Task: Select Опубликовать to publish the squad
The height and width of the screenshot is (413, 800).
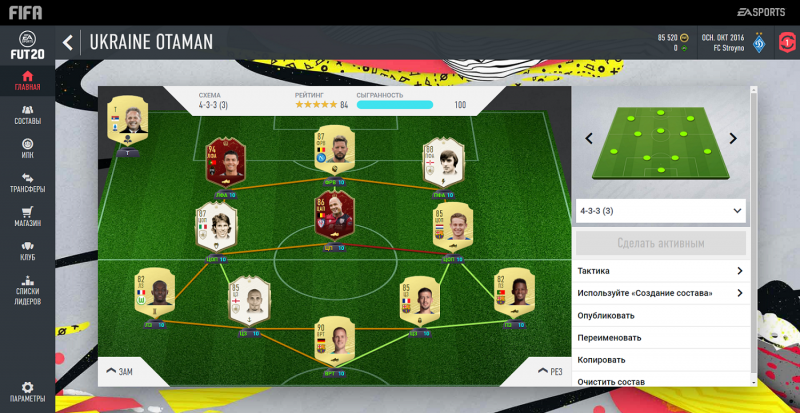Action: 662,315
